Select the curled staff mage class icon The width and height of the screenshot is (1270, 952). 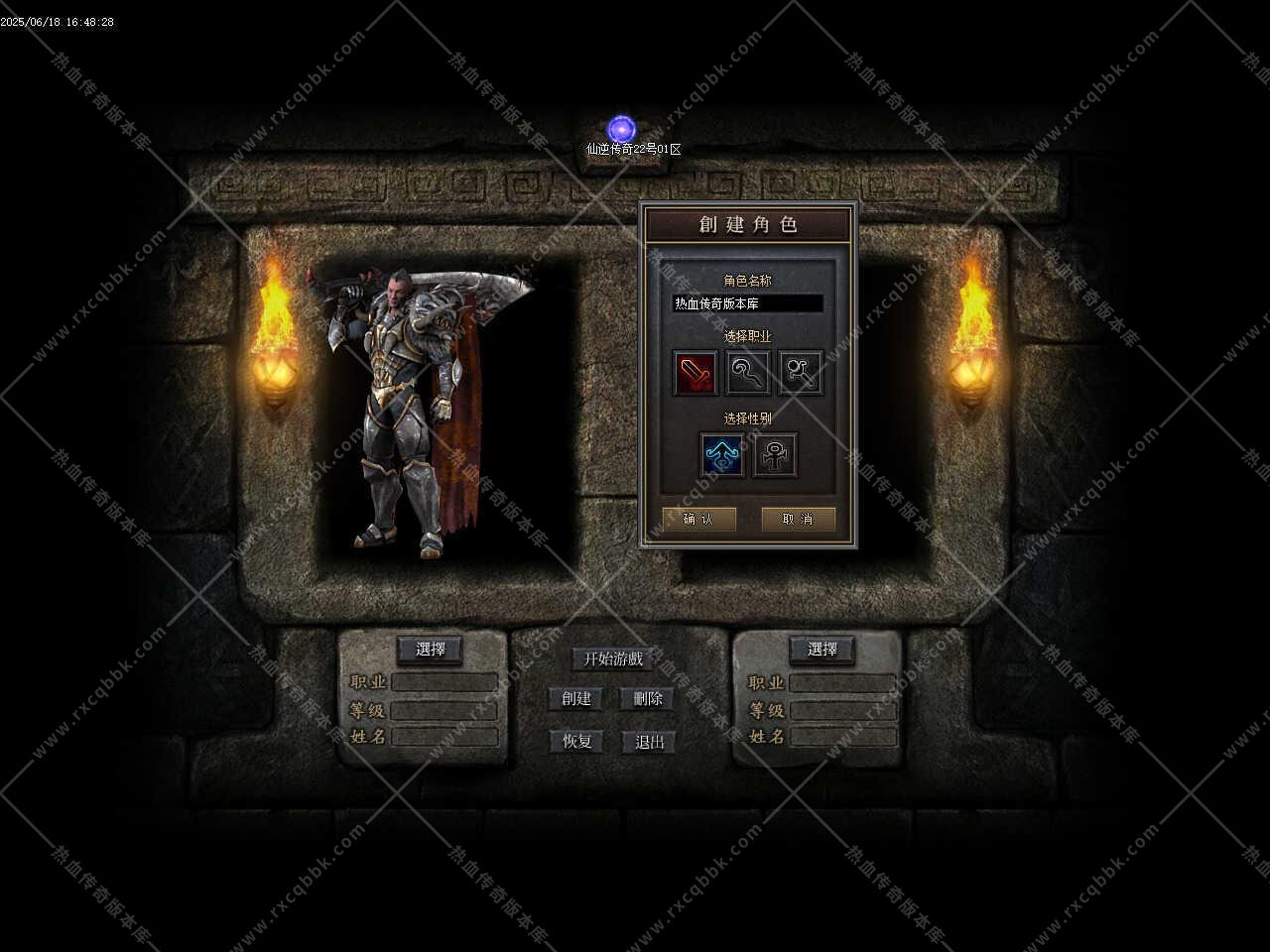(747, 374)
